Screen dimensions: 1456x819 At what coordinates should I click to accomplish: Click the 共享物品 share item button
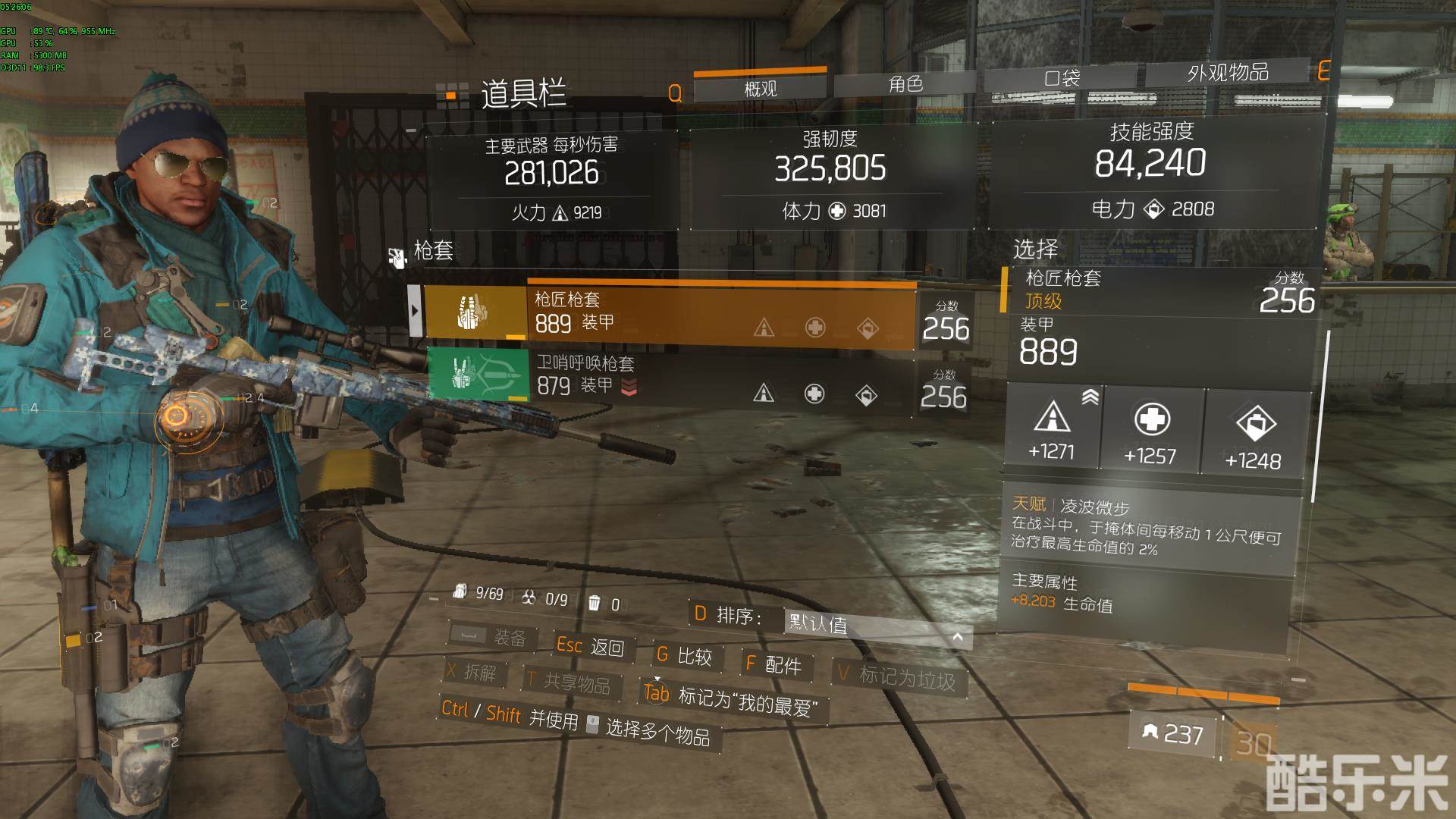570,682
